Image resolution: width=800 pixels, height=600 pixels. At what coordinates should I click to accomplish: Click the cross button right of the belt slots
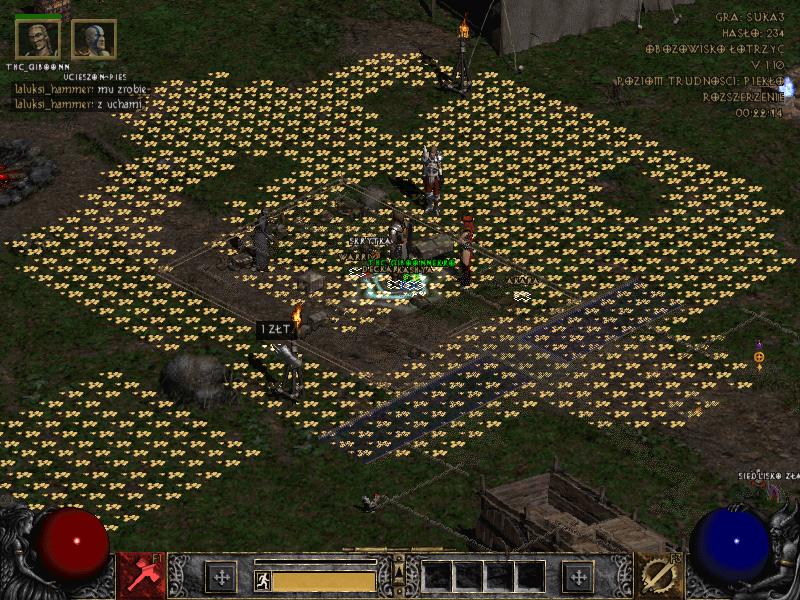[578, 577]
